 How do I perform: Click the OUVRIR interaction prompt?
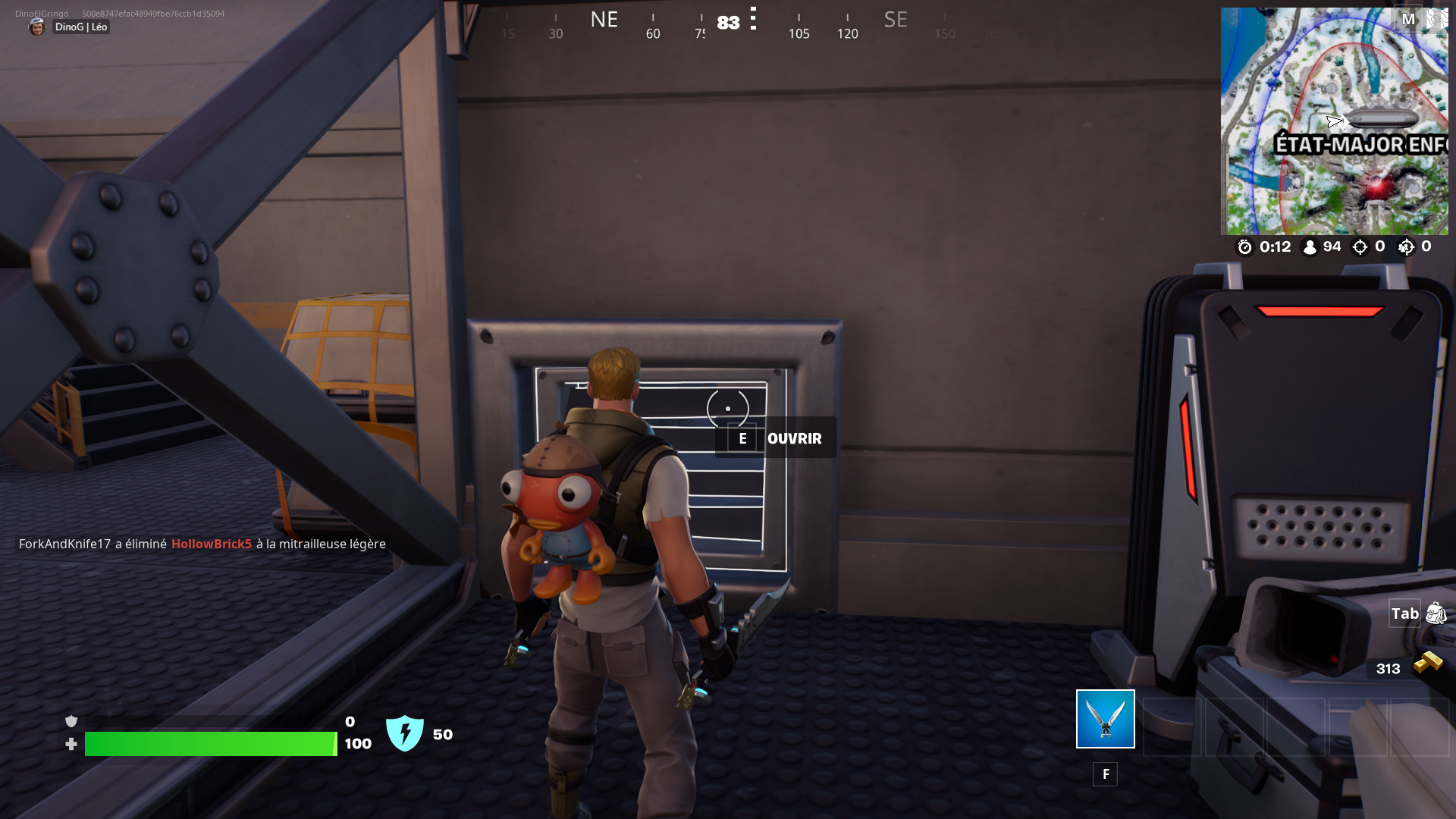(793, 438)
